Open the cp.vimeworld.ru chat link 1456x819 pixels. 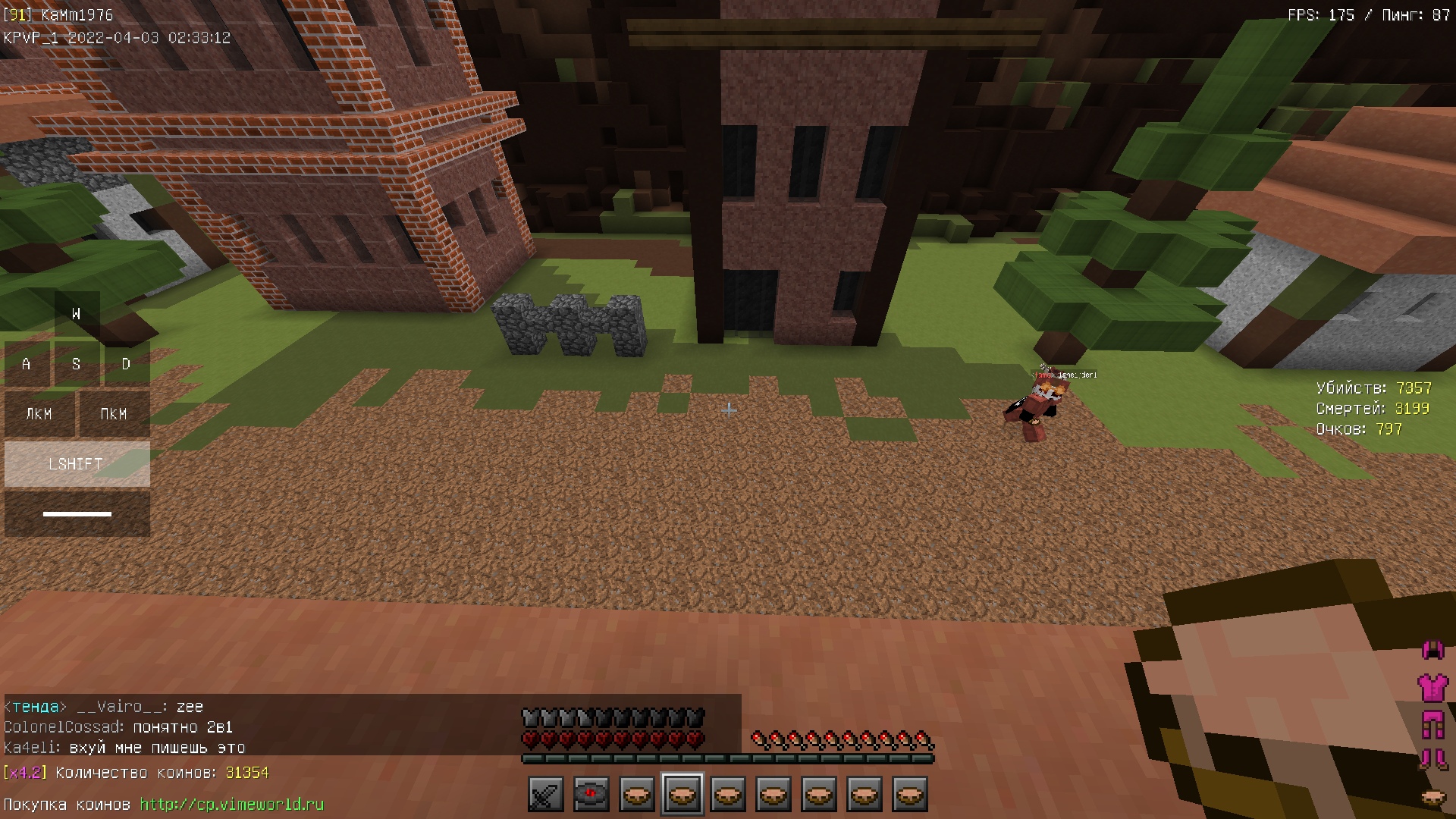pyautogui.click(x=231, y=804)
